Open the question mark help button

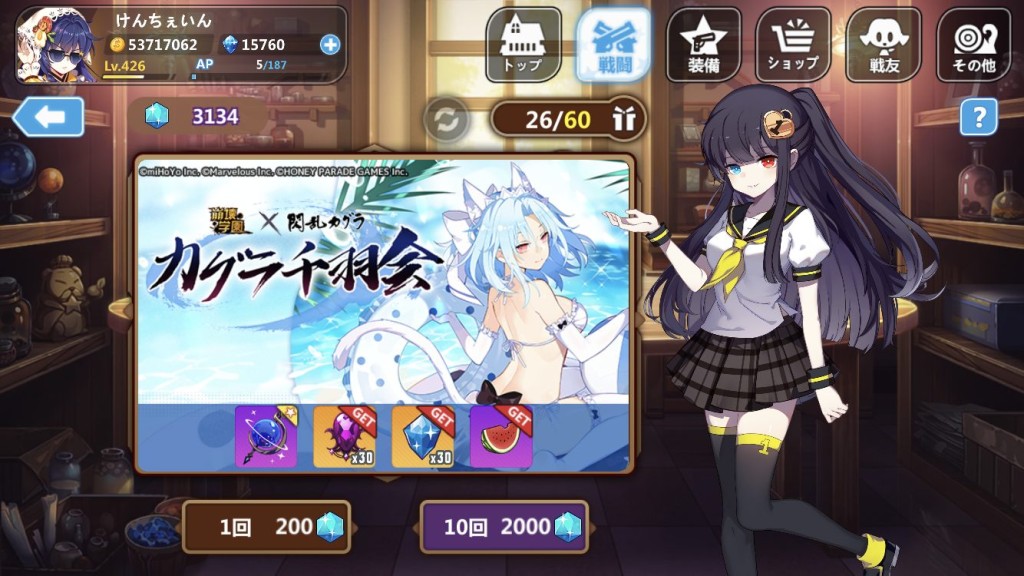pos(978,117)
